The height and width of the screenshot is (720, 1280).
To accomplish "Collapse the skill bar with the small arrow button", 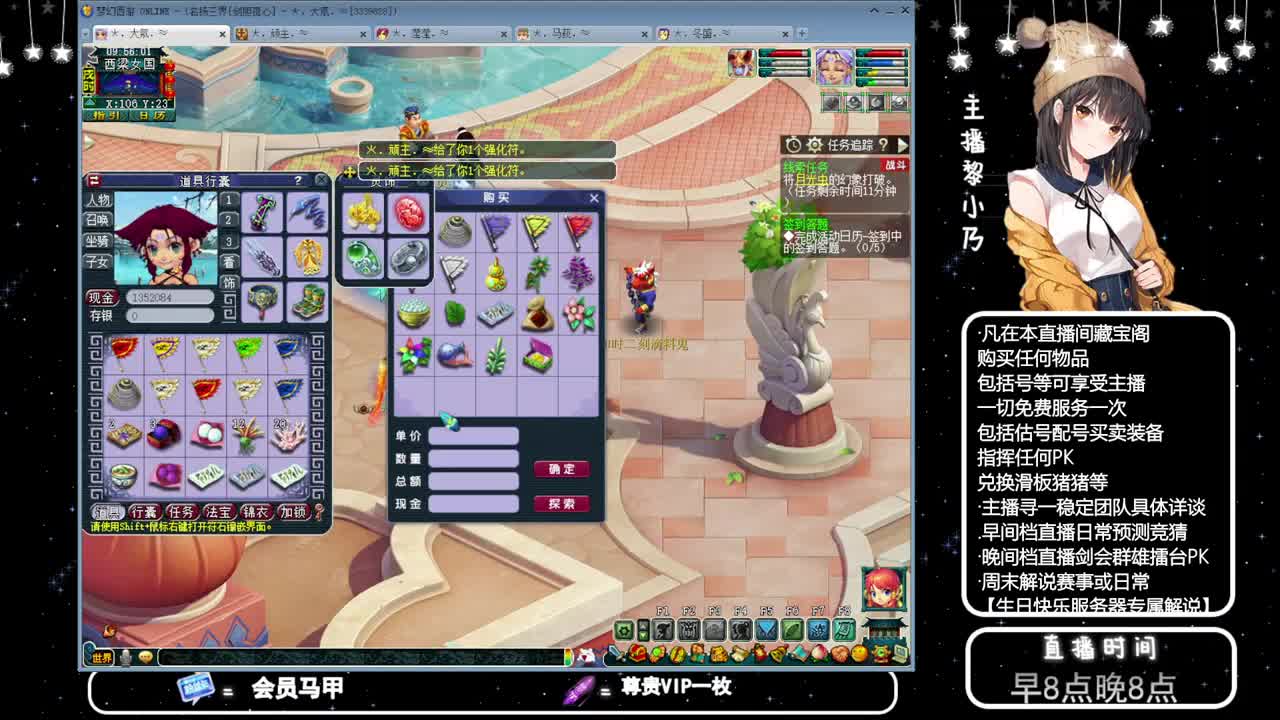I will 642,628.
